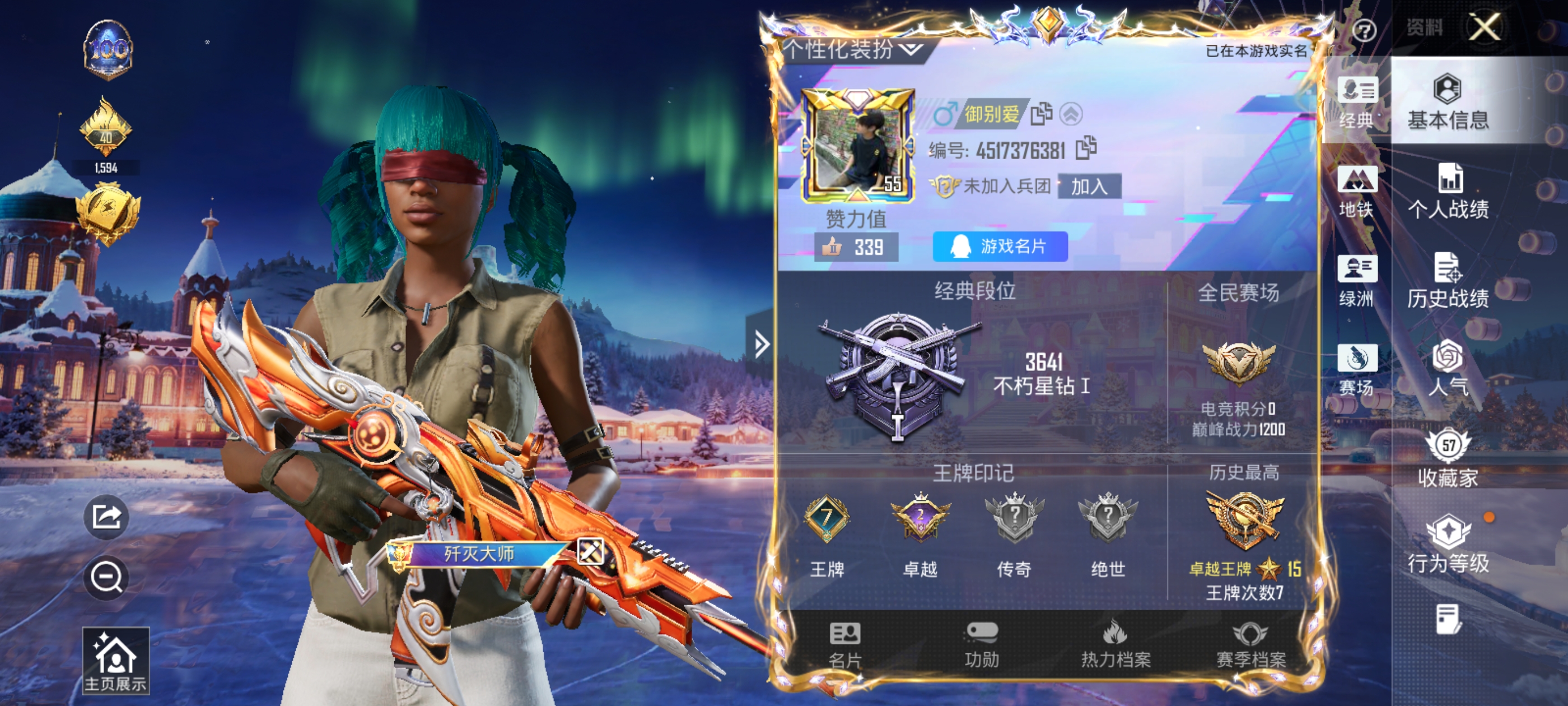This screenshot has width=1568, height=706.
Task: Show the 赛季档案 season archive
Action: 1250,644
